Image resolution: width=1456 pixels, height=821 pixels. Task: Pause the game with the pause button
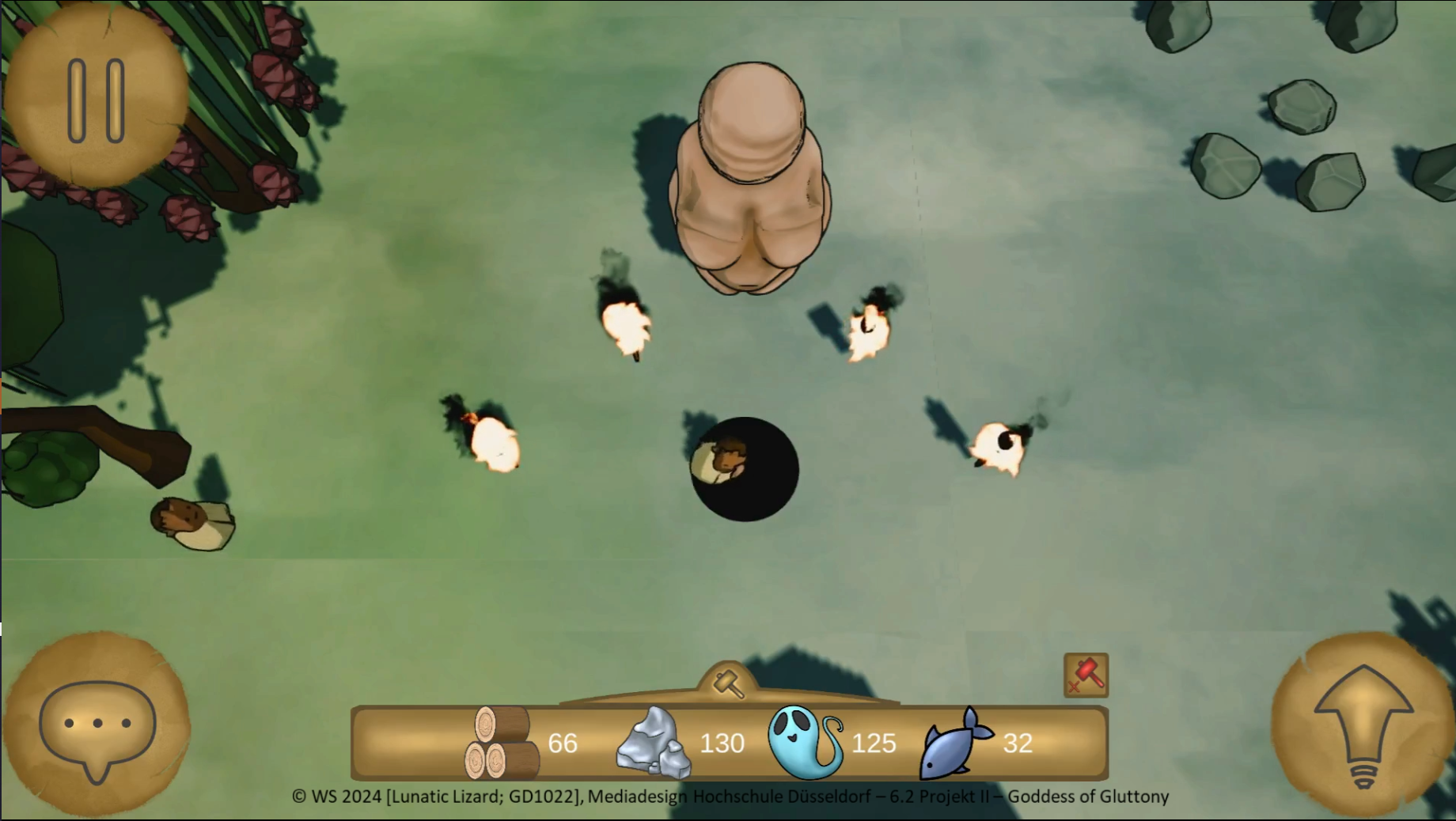click(96, 100)
